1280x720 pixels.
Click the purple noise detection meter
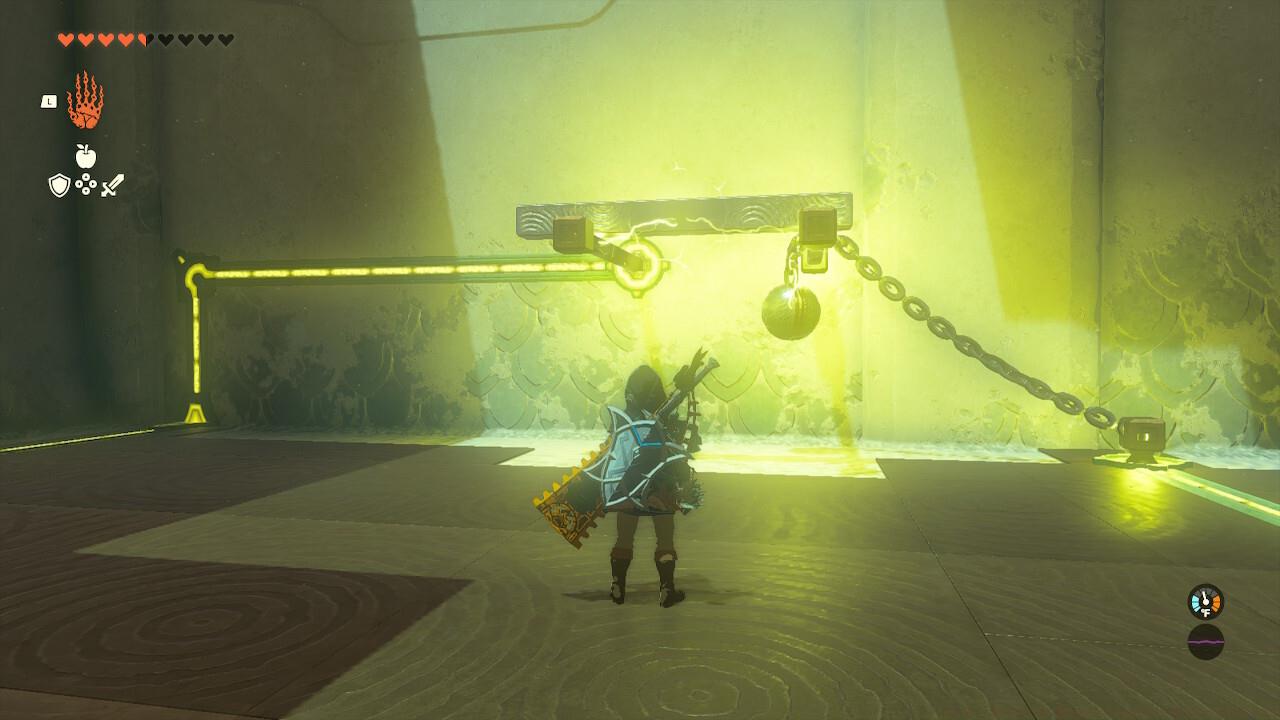click(x=1205, y=642)
